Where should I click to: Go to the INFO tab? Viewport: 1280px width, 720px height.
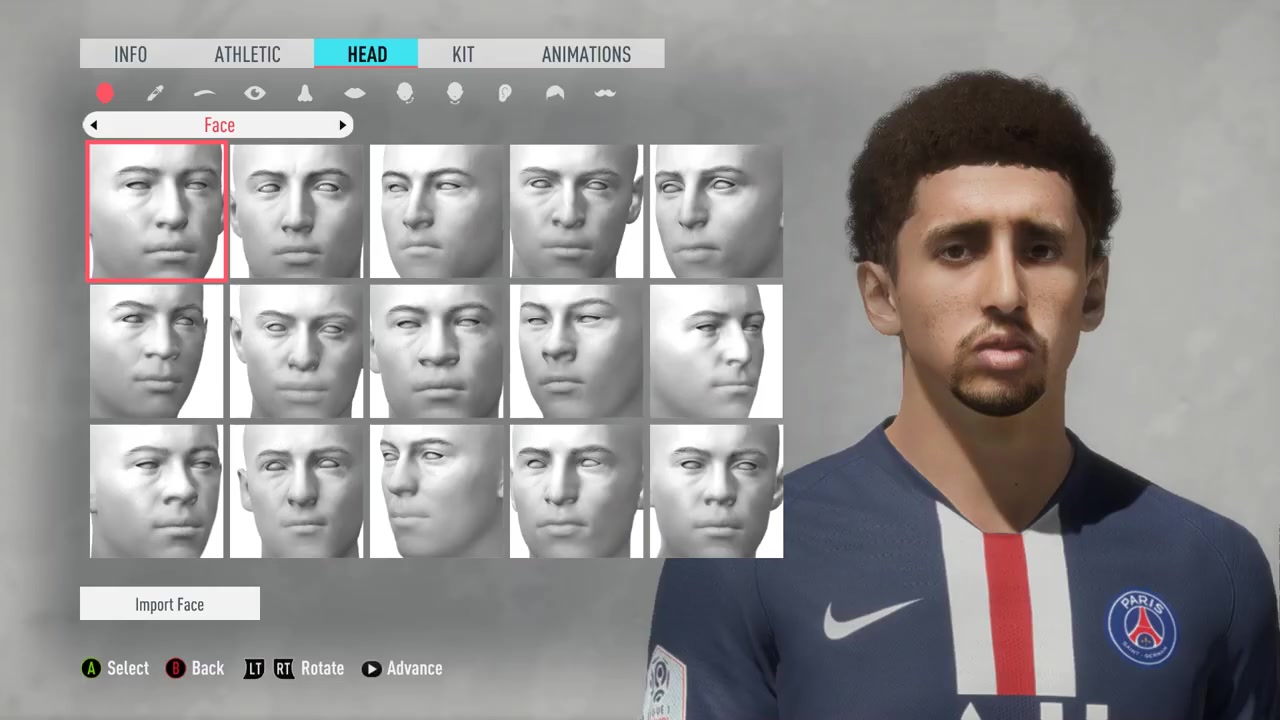click(x=130, y=54)
